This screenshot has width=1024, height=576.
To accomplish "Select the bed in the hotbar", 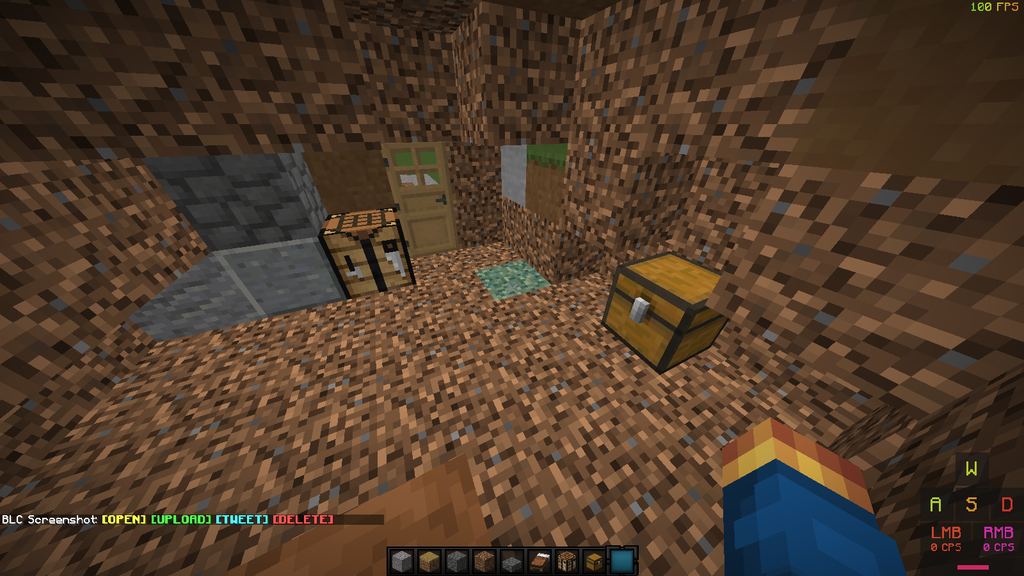I will click(539, 562).
